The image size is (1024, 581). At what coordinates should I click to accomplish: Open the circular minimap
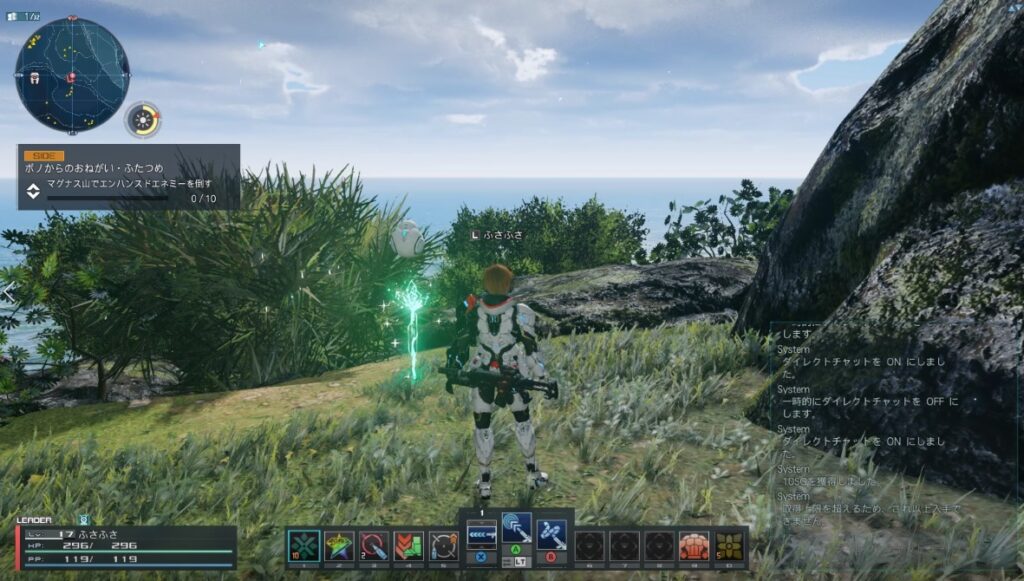coord(71,75)
